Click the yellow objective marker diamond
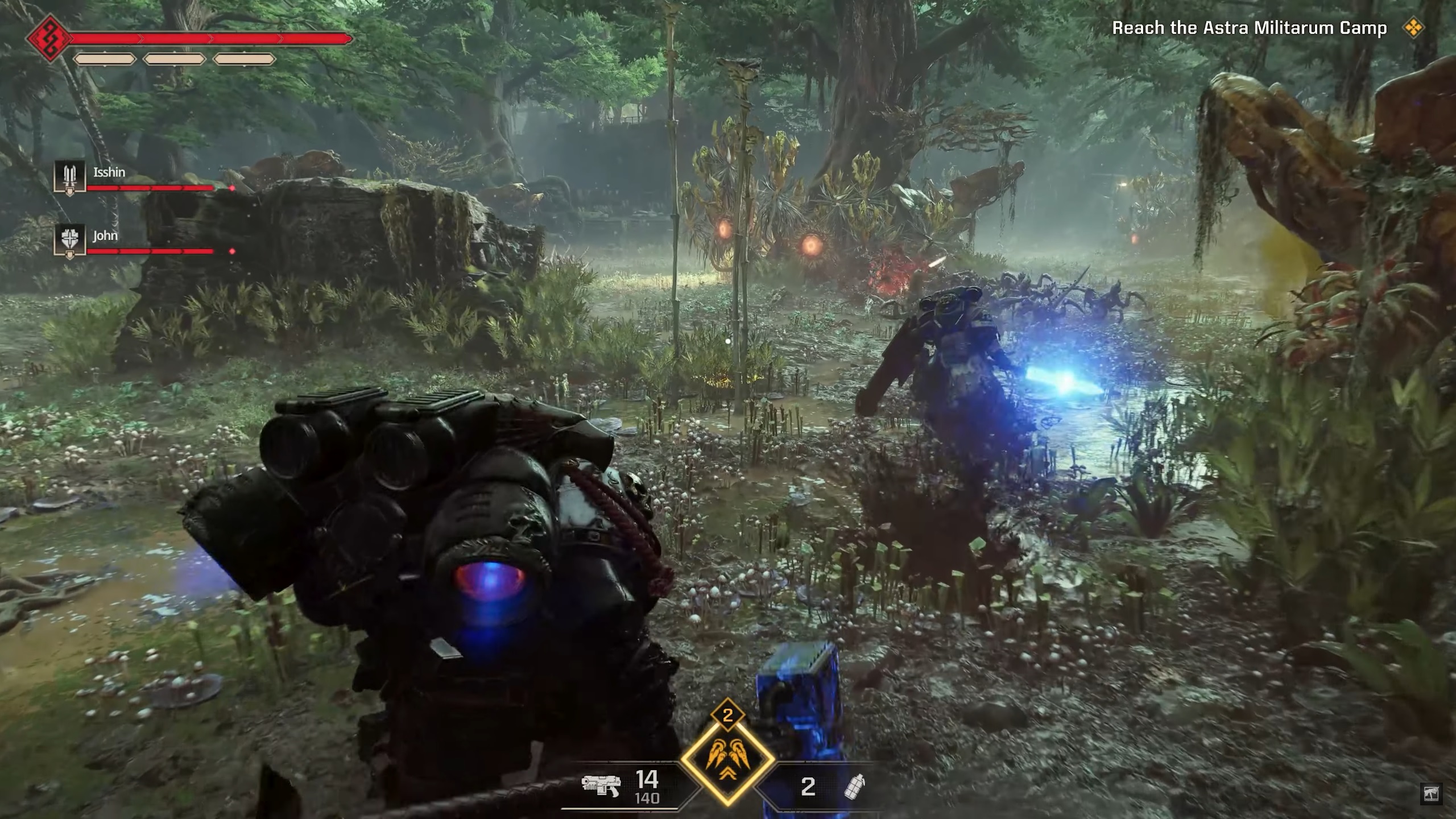This screenshot has width=1456, height=819. pyautogui.click(x=1414, y=28)
